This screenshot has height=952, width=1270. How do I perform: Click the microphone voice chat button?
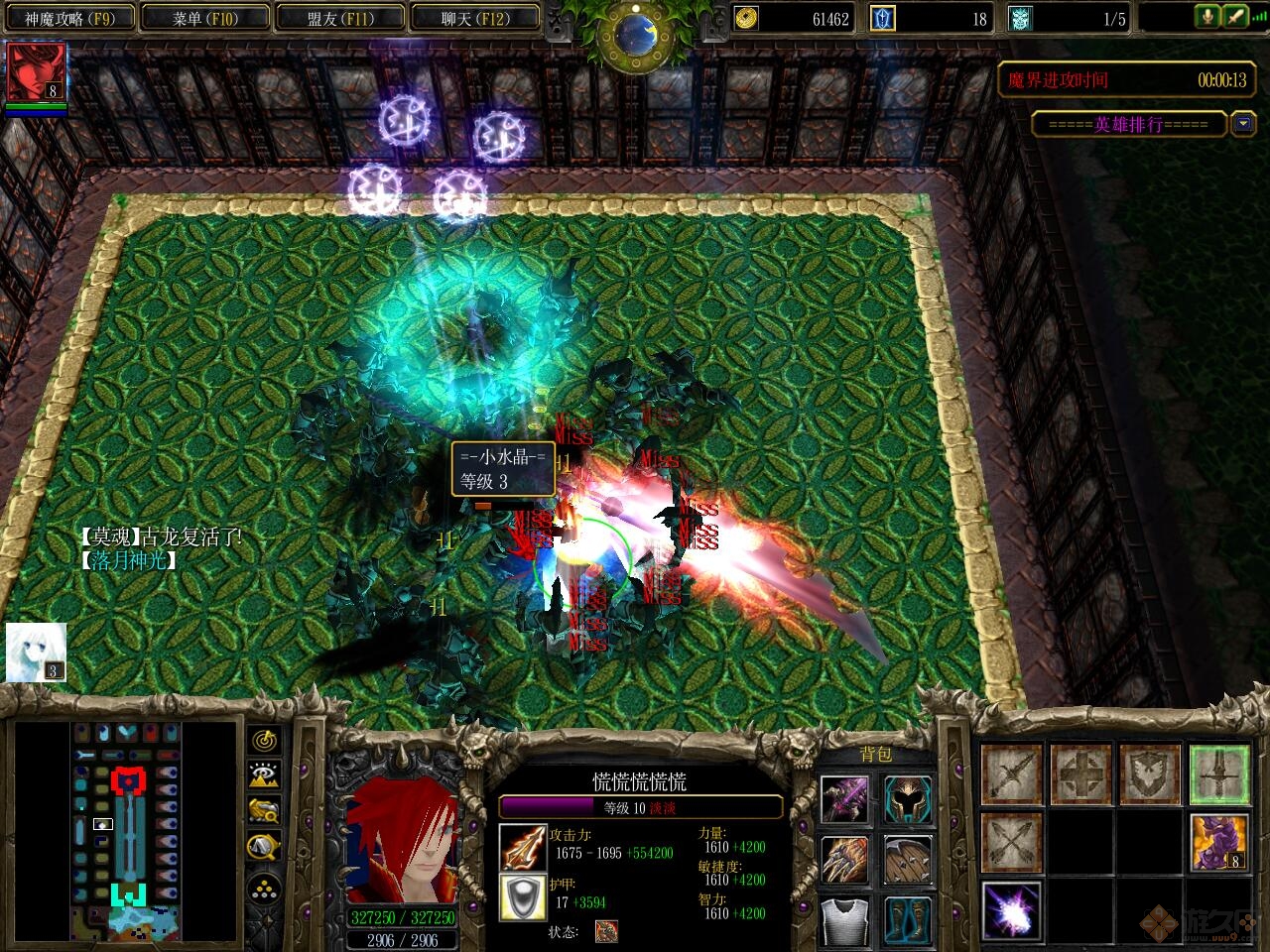coord(1207,17)
